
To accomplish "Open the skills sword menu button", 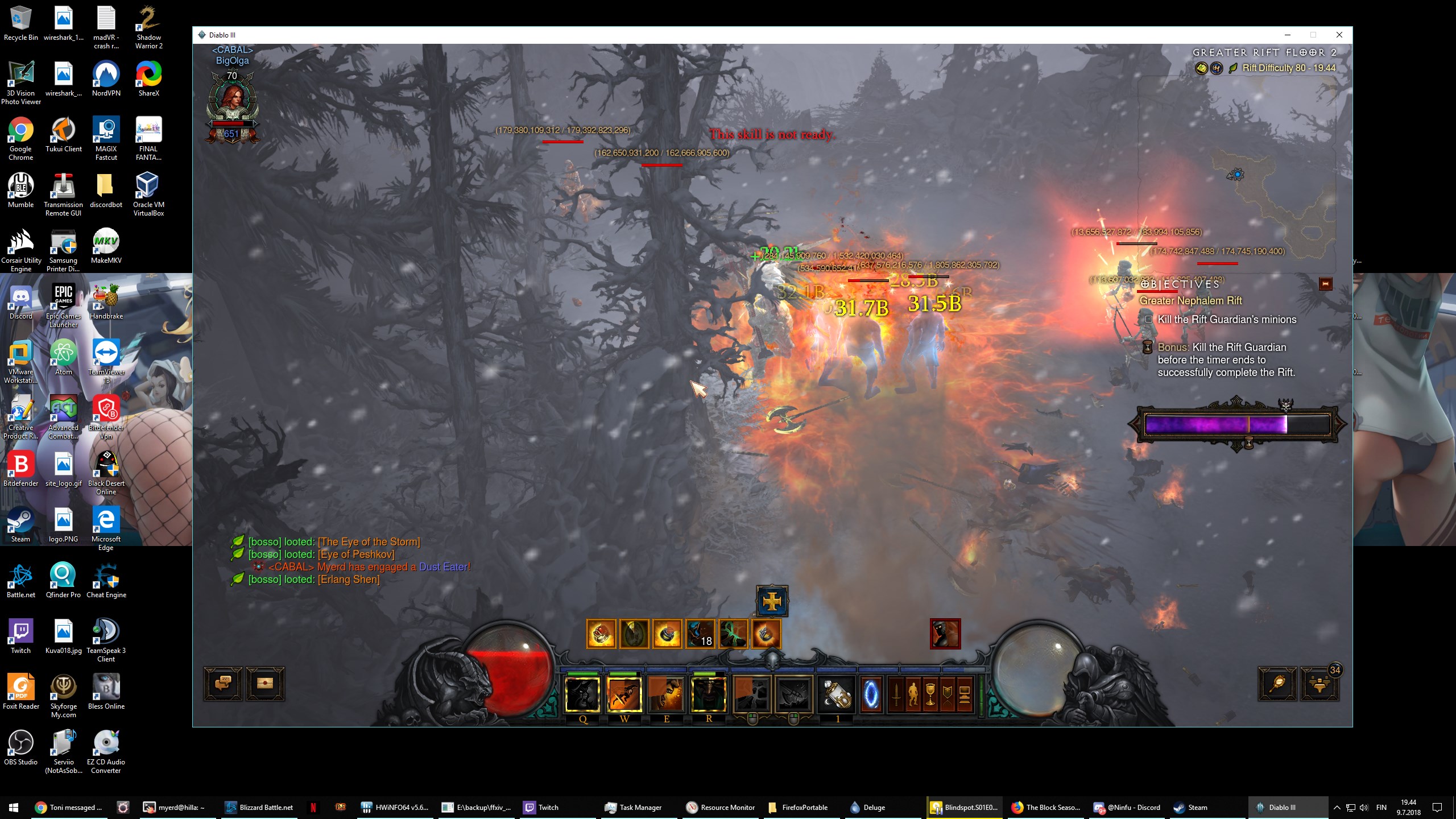I will (896, 695).
